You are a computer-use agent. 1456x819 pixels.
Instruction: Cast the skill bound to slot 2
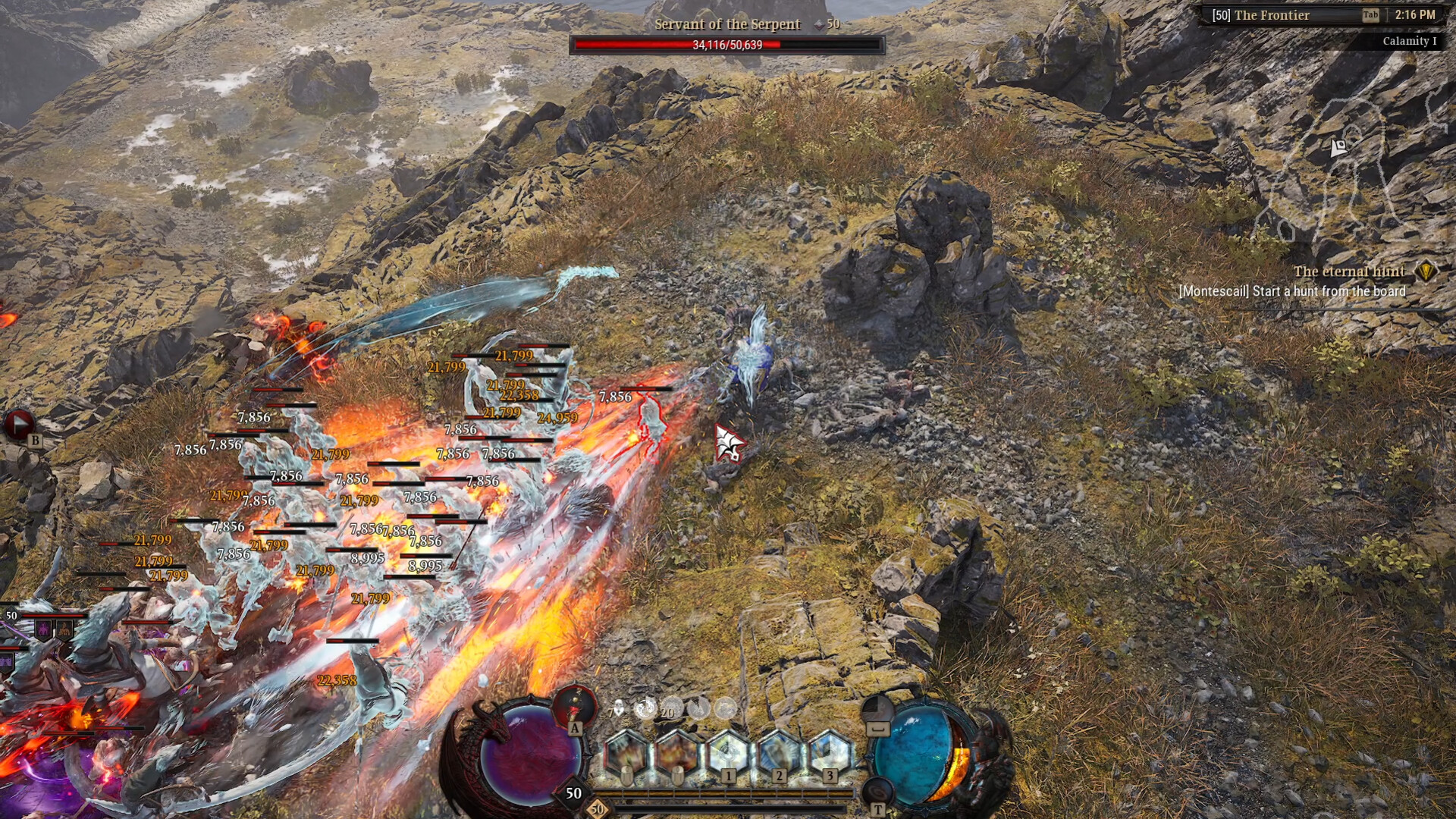[779, 754]
